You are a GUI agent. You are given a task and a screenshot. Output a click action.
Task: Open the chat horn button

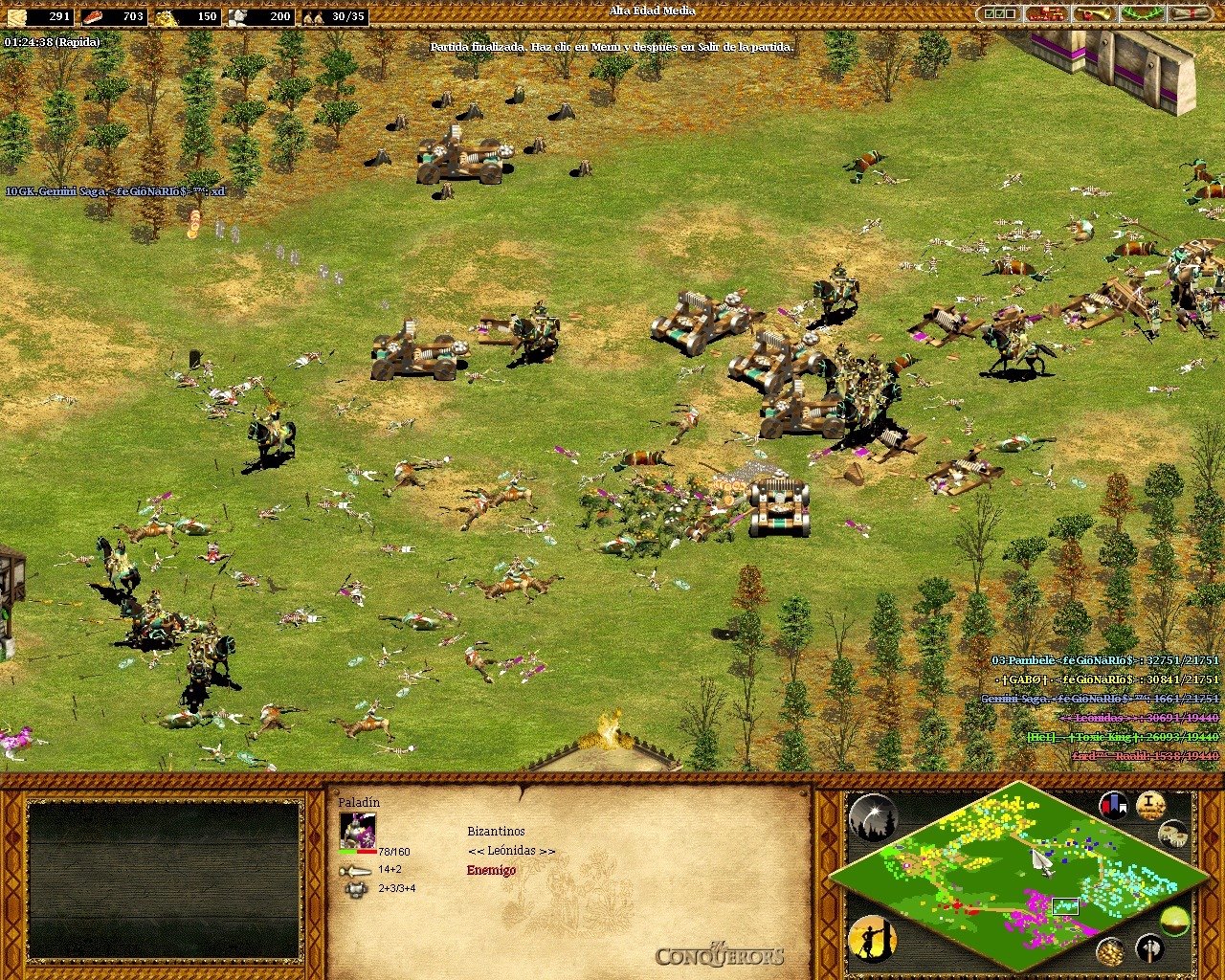[x=1094, y=14]
